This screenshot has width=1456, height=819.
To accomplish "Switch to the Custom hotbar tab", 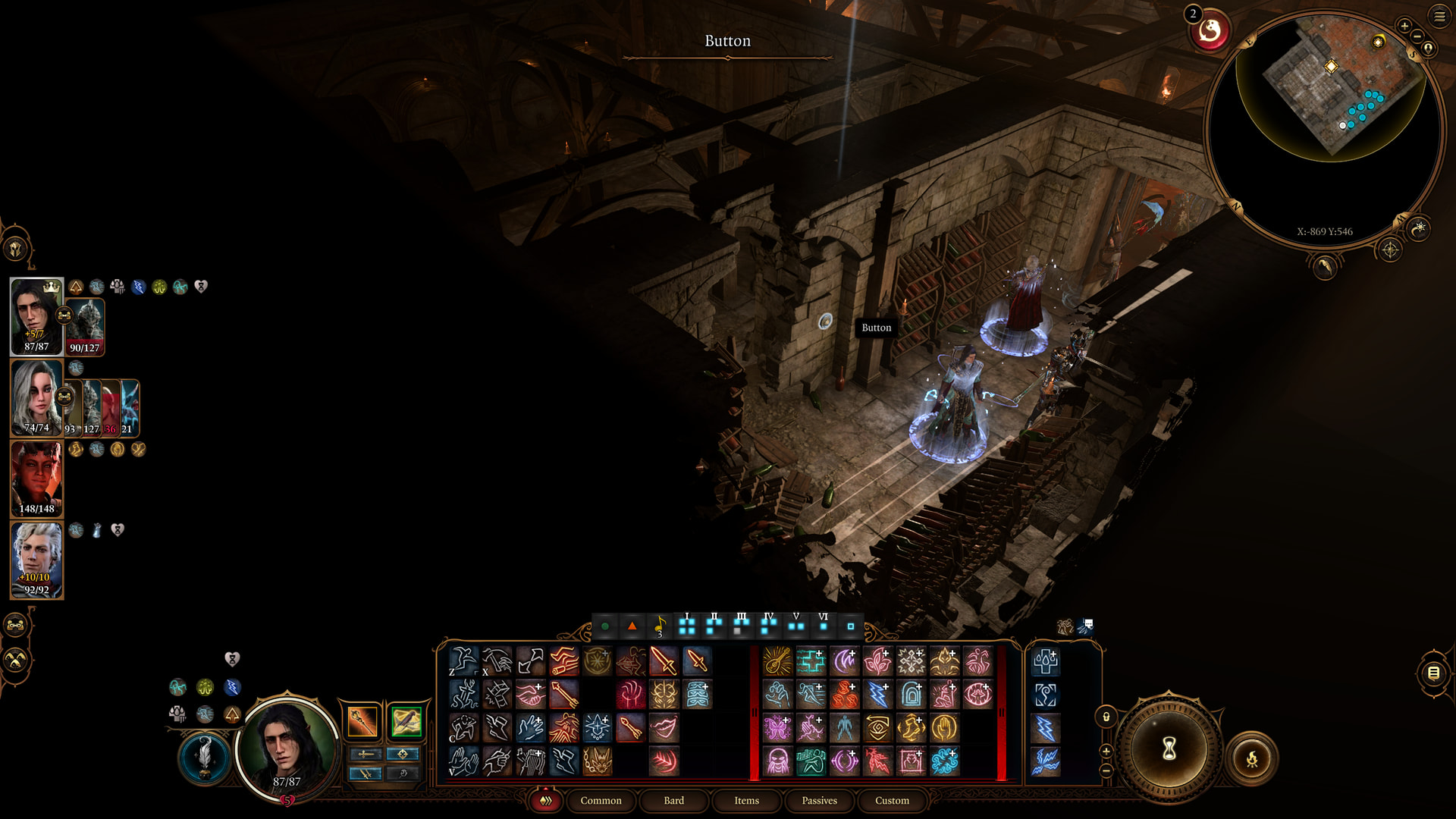I will pyautogui.click(x=892, y=800).
